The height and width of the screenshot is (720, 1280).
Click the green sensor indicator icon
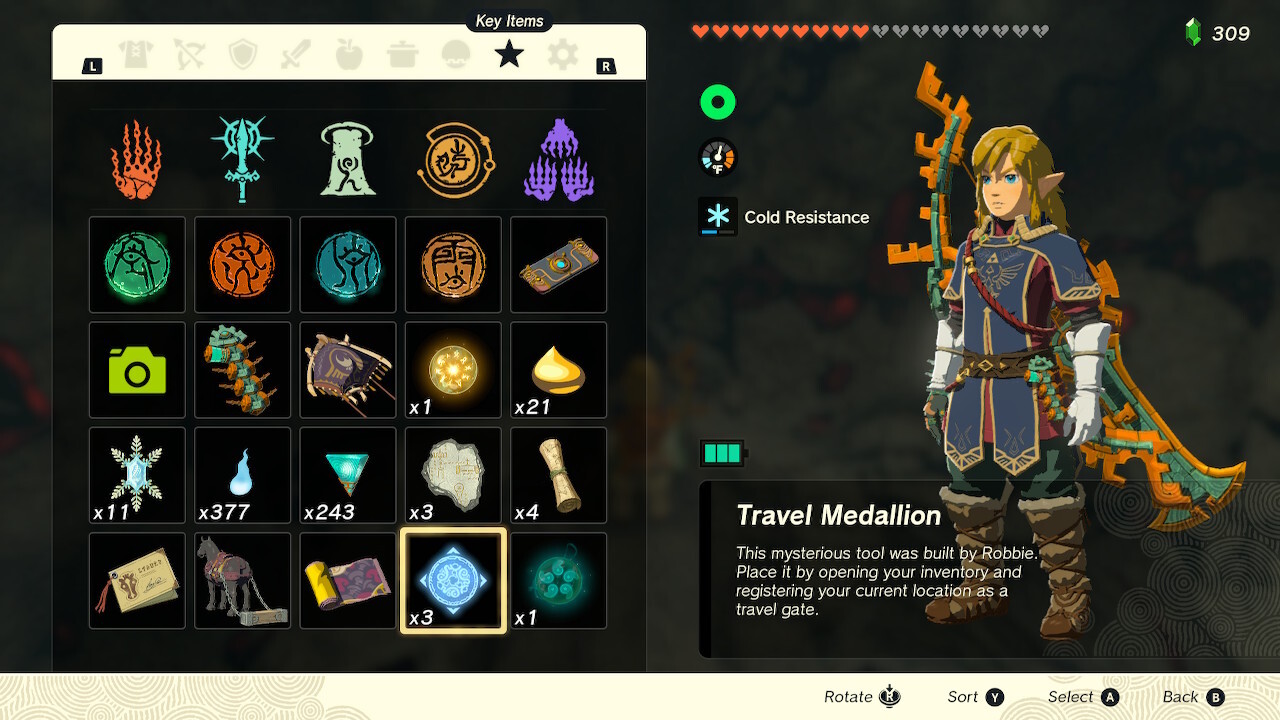pos(717,101)
